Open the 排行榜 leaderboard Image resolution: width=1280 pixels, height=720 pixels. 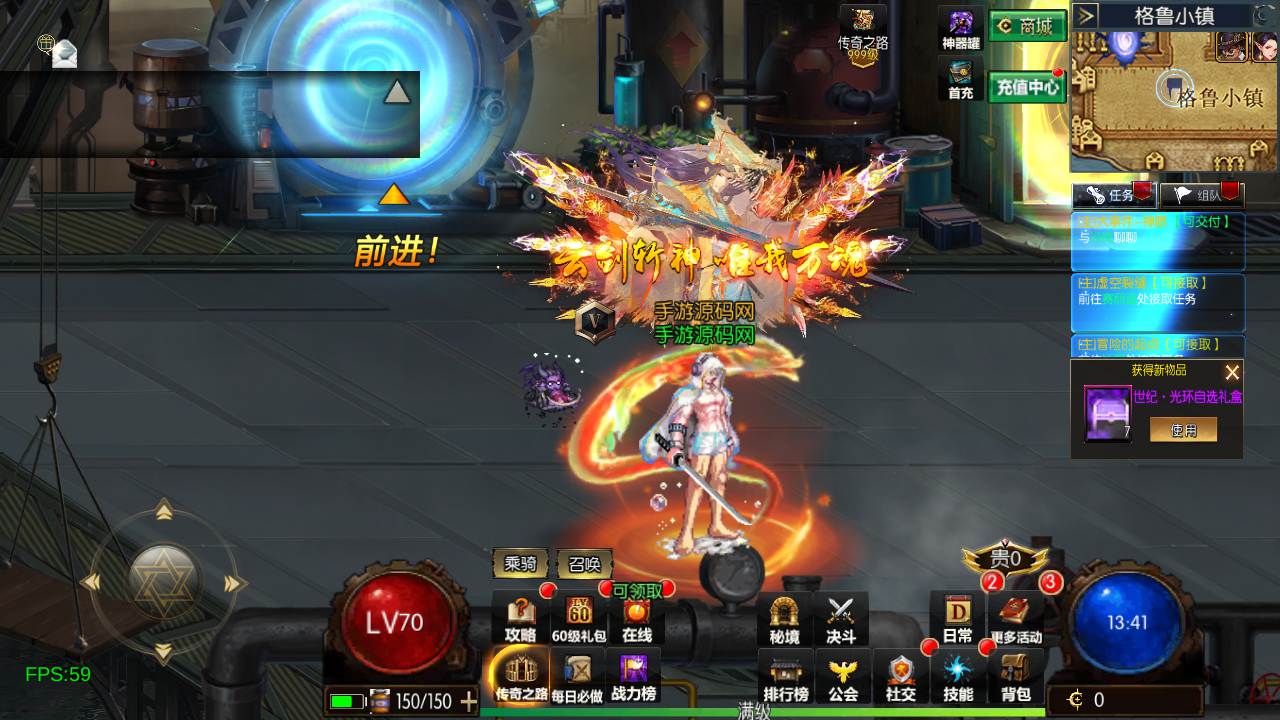coord(786,677)
